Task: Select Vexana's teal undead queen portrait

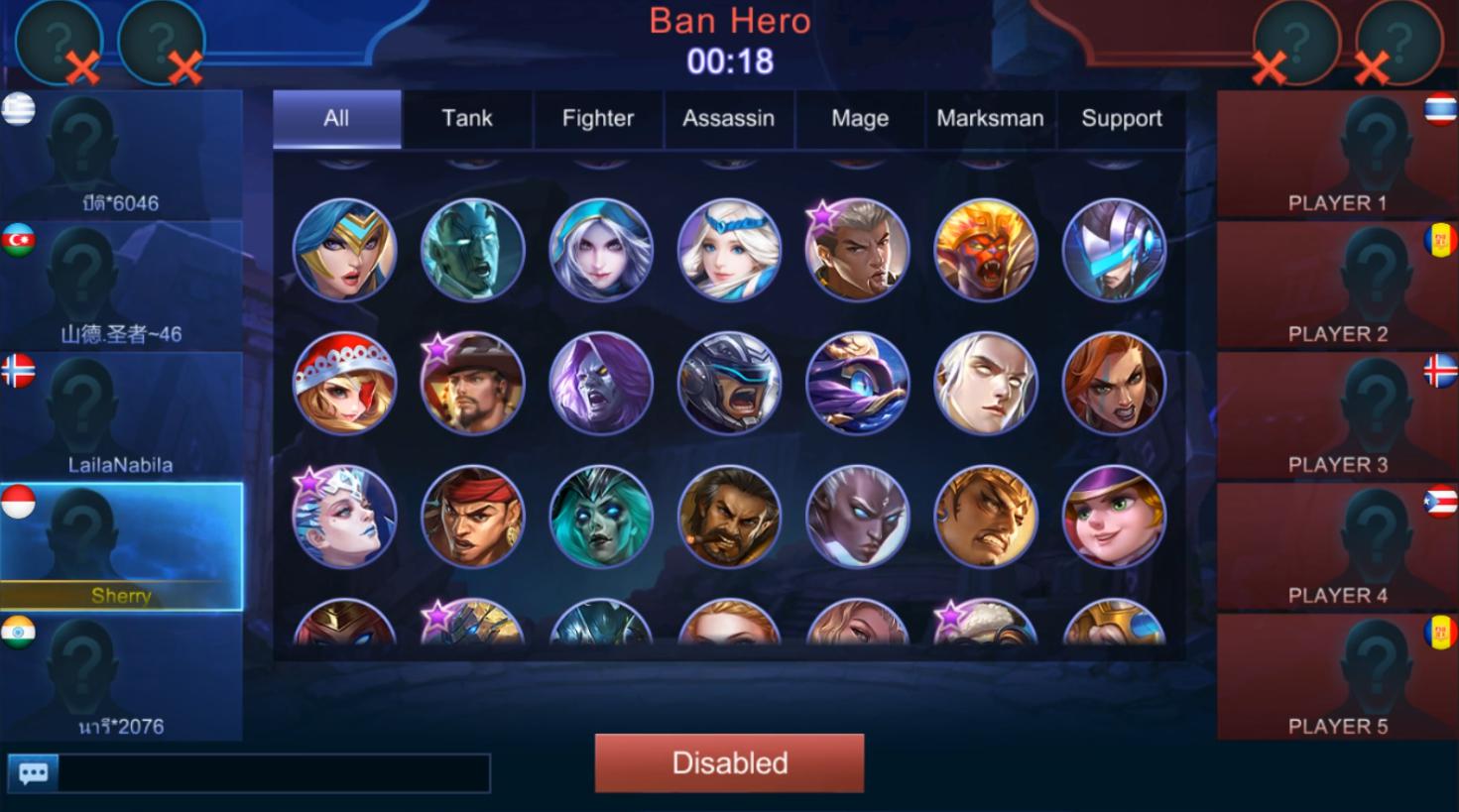Action: pyautogui.click(x=600, y=516)
